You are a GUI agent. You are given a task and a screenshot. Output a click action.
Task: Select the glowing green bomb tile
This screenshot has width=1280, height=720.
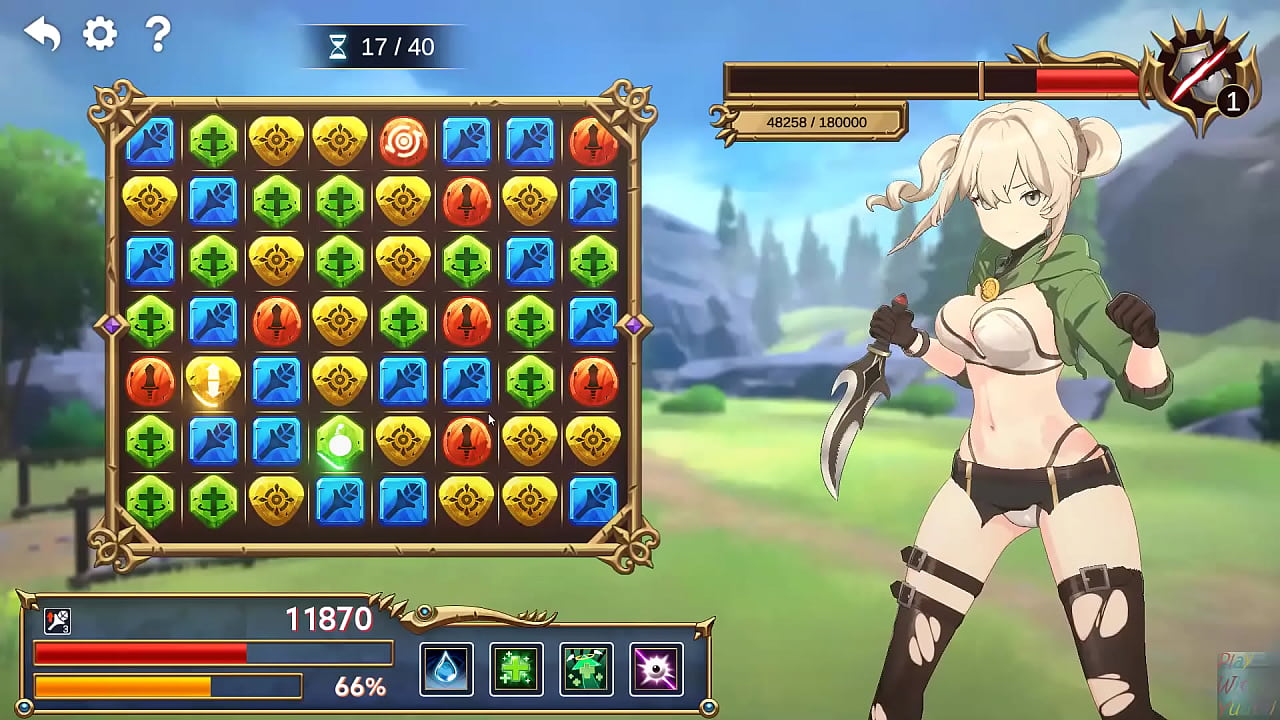(340, 442)
